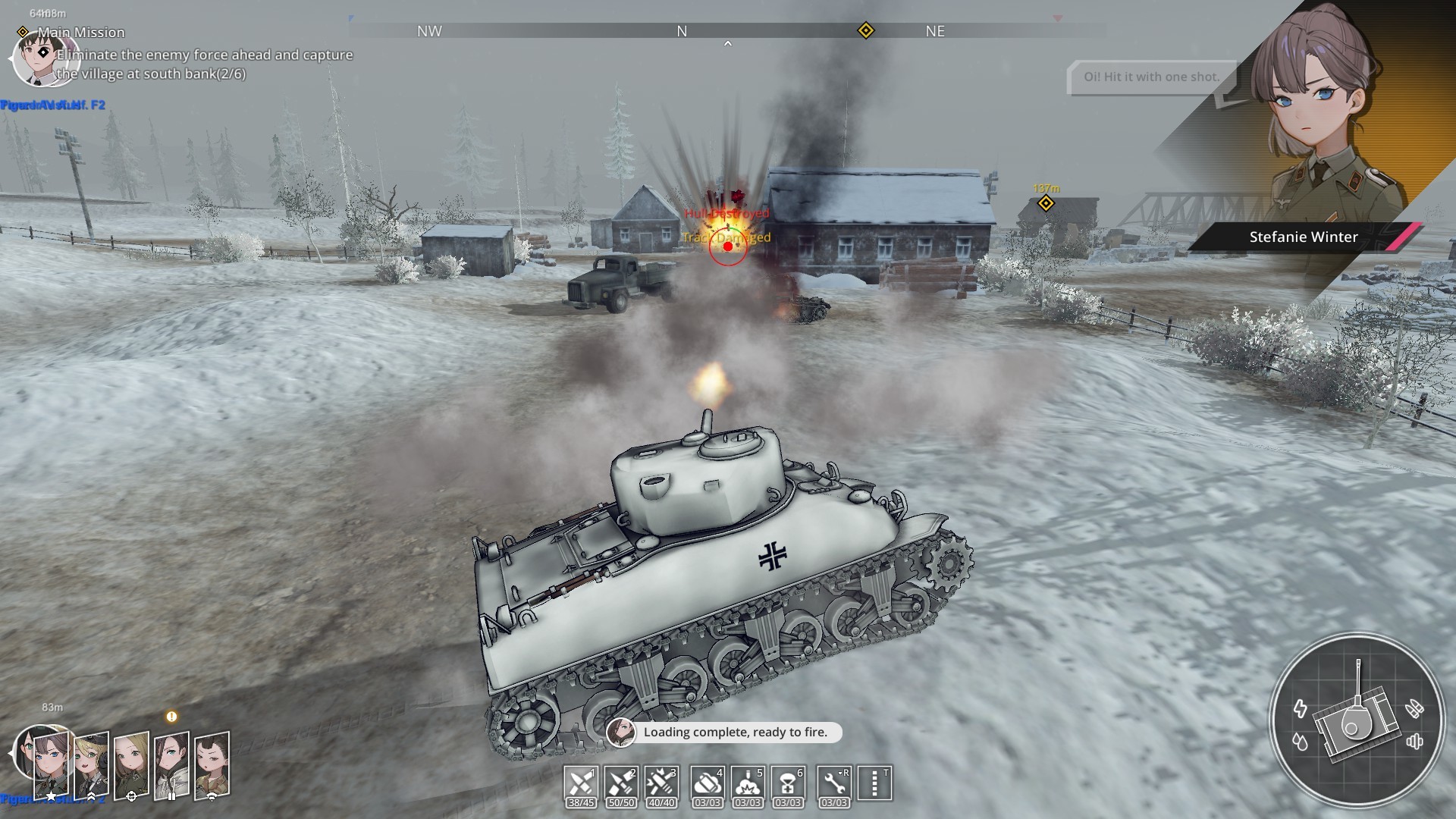Click the fuel droplets icon on the minimap

tap(1301, 742)
